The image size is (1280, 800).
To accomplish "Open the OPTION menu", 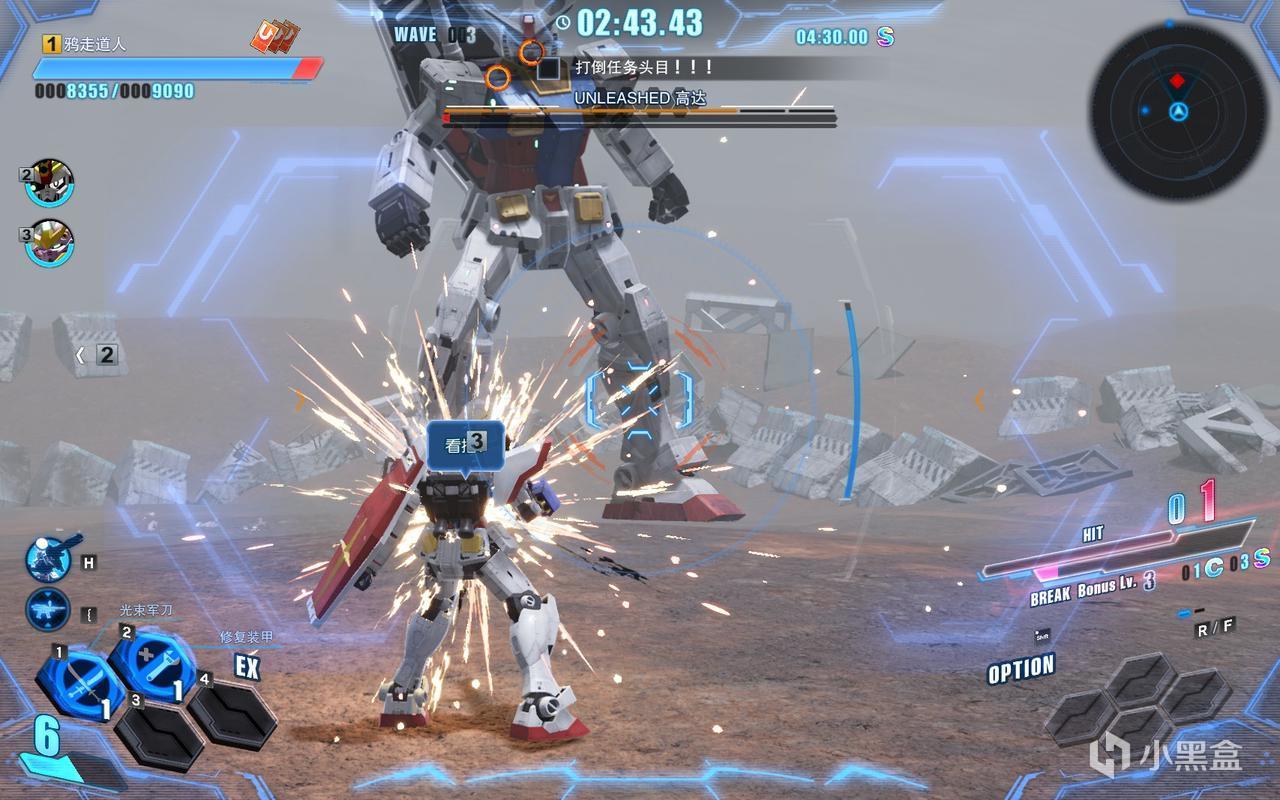I will 1021,669.
